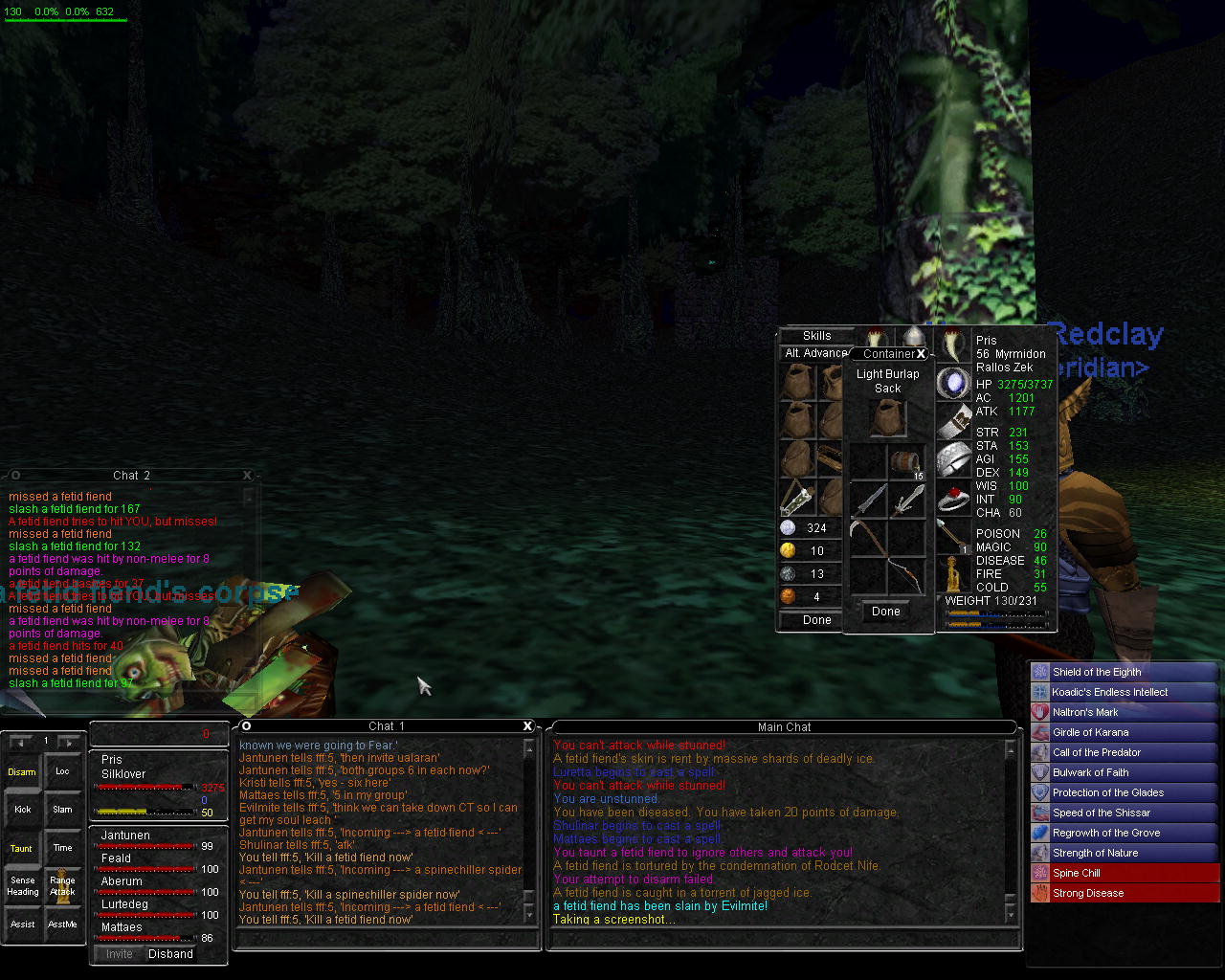
Task: Click the Sense Heading hotbutton
Action: coord(22,886)
